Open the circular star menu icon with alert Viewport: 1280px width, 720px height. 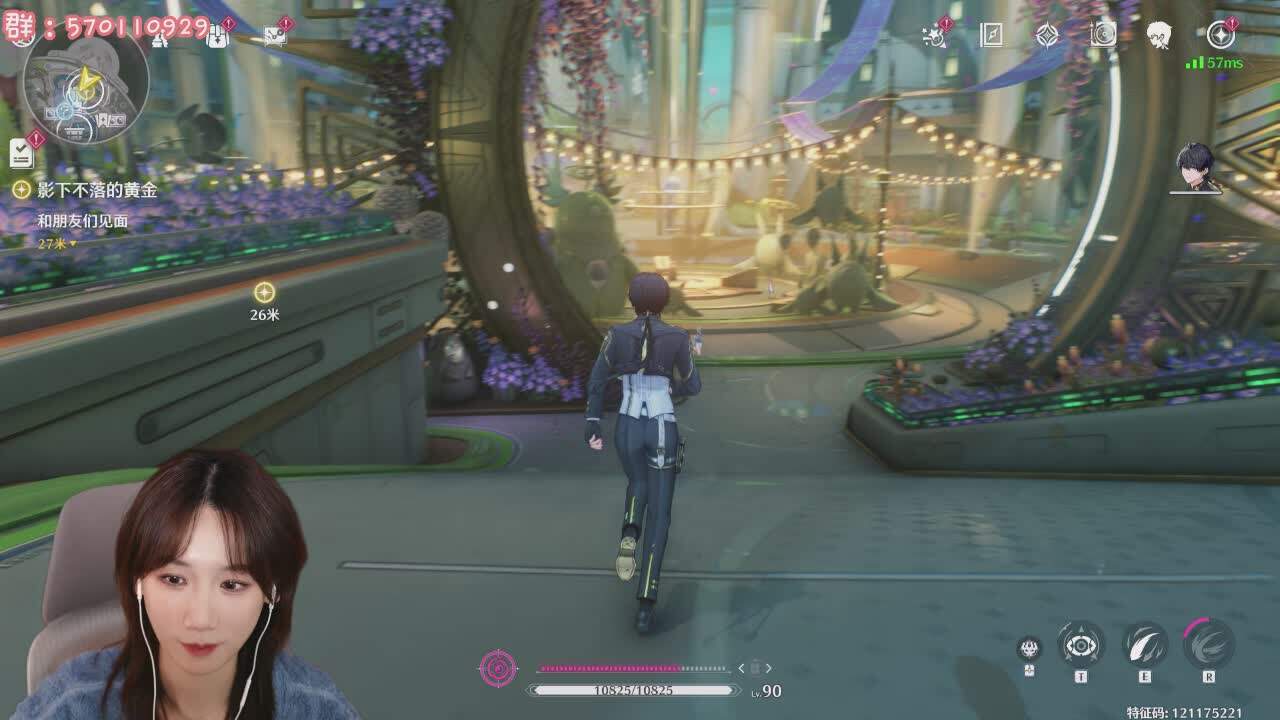[1220, 35]
